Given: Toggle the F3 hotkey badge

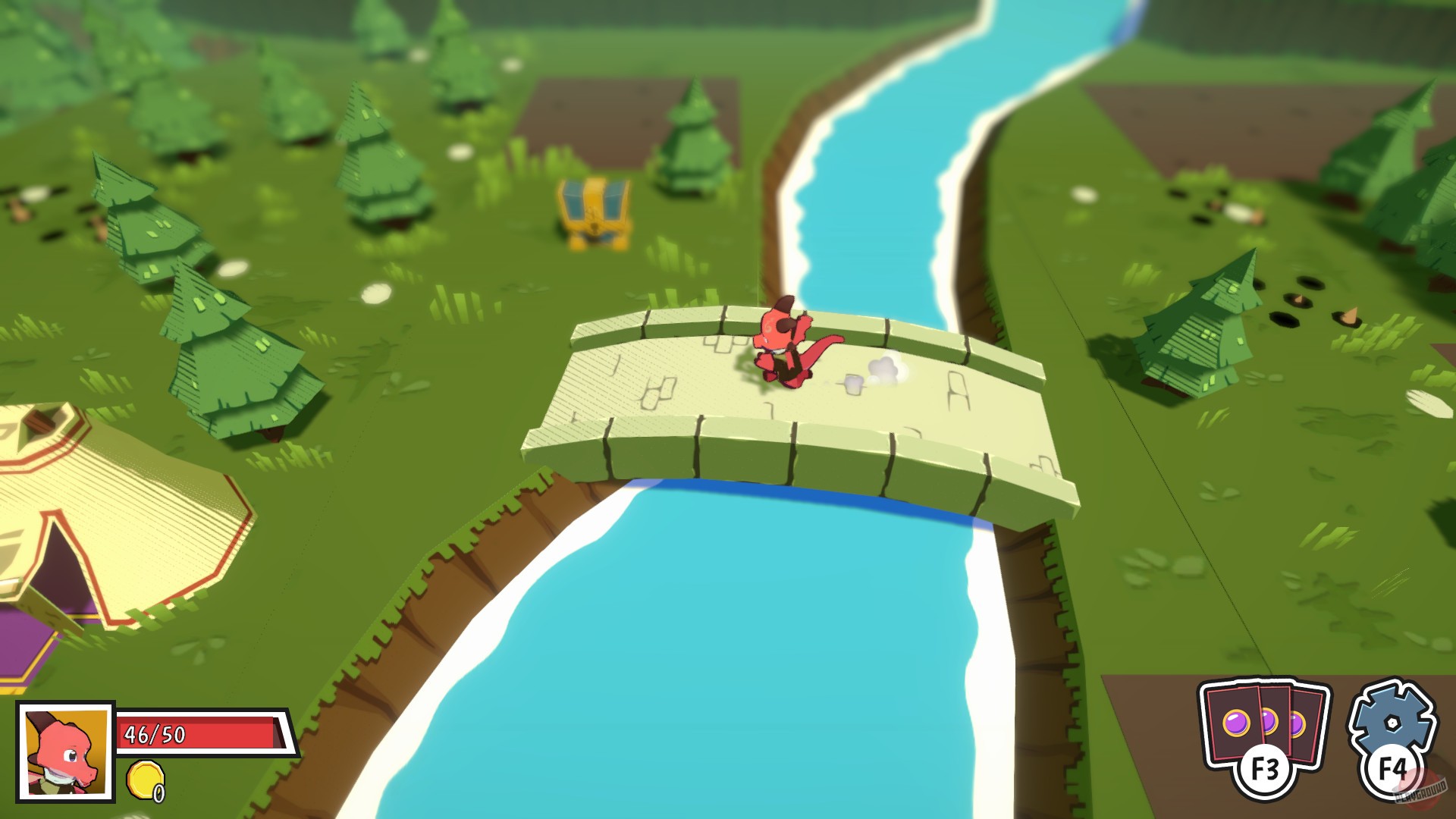Looking at the screenshot, I should (x=1263, y=768).
